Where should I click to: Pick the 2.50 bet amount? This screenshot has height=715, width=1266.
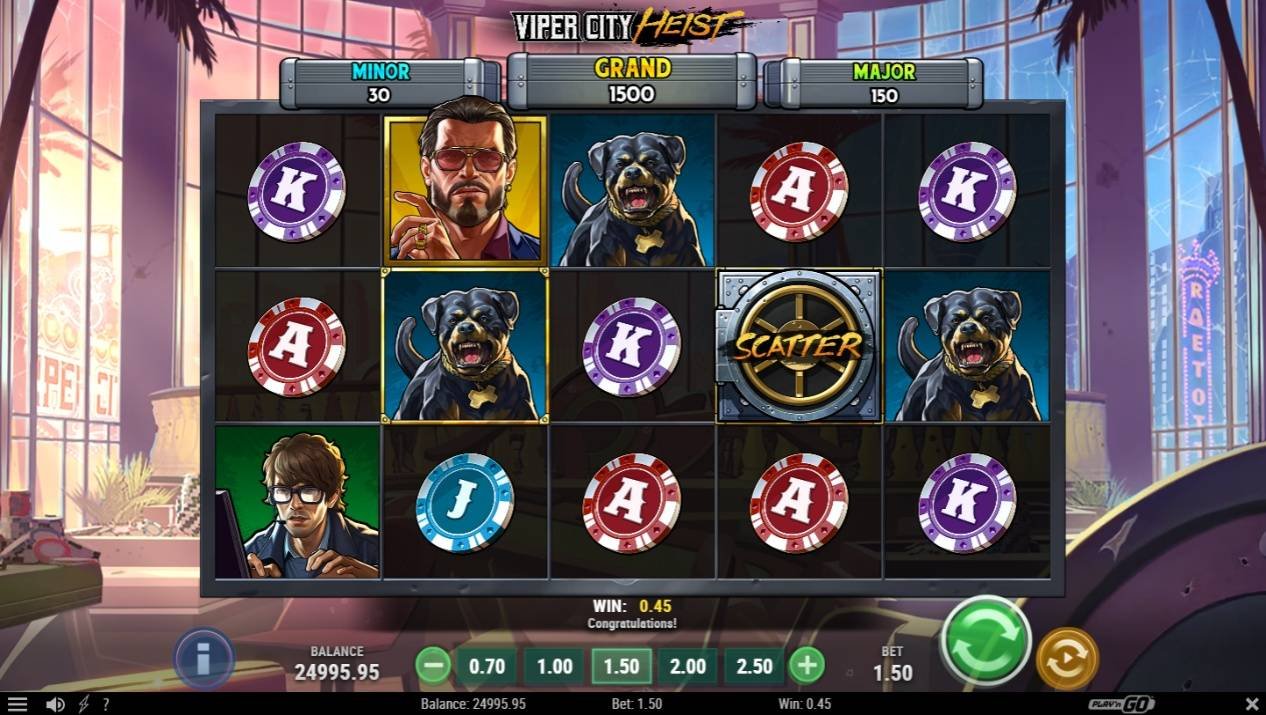click(x=754, y=666)
